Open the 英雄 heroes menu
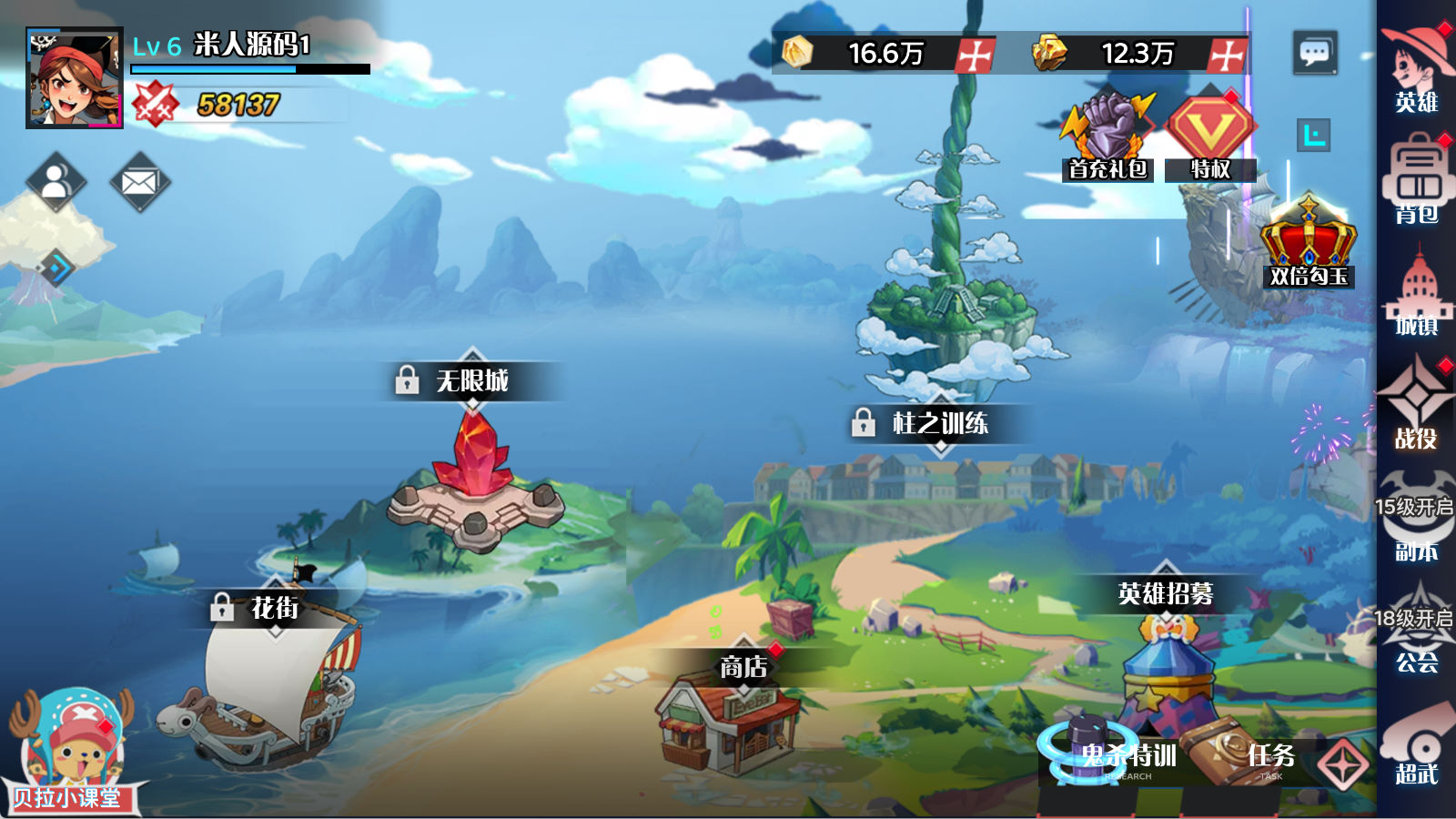The height and width of the screenshot is (819, 1456). click(1417, 68)
